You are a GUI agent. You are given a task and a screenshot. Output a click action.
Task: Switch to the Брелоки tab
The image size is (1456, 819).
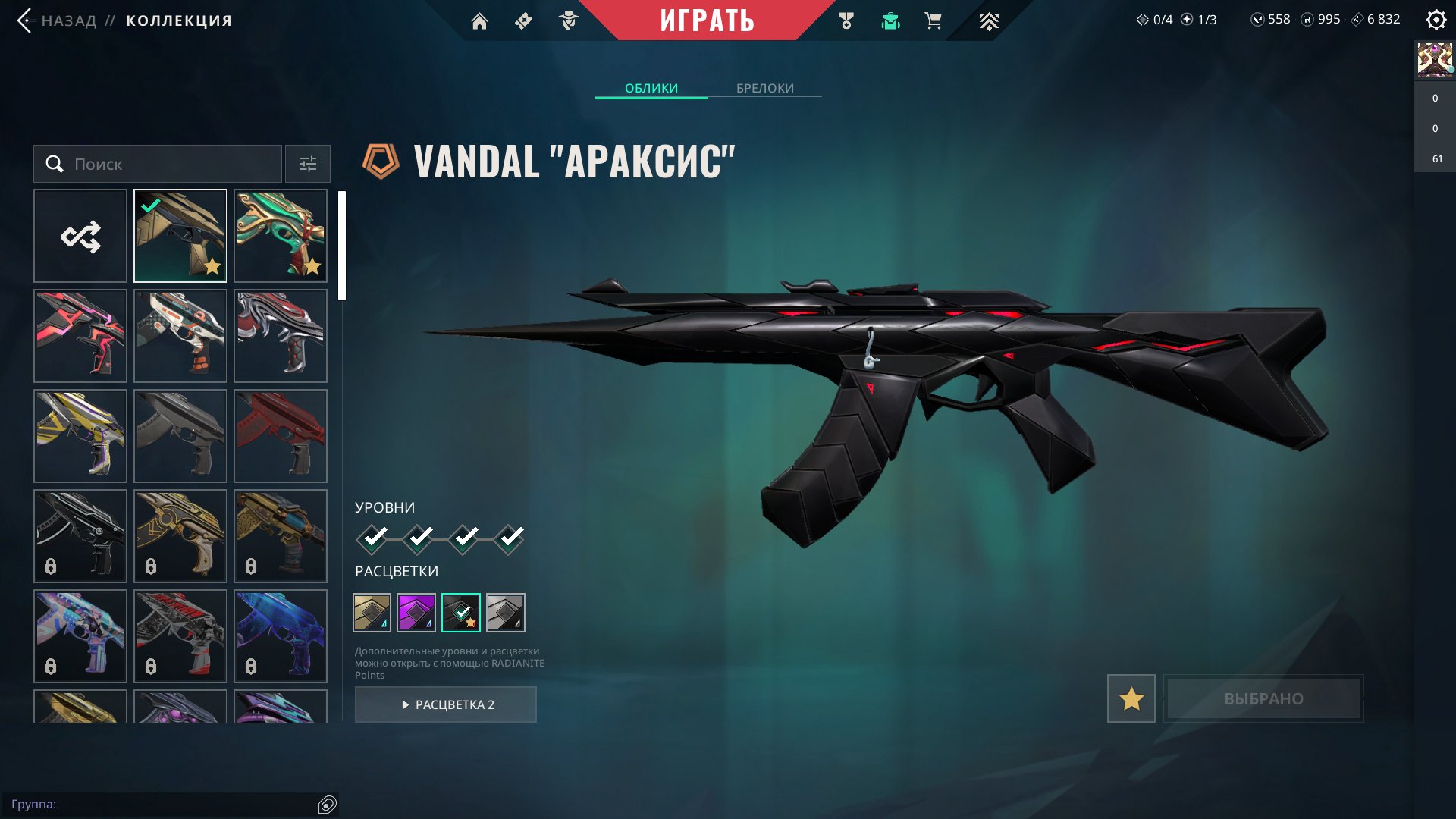click(764, 88)
